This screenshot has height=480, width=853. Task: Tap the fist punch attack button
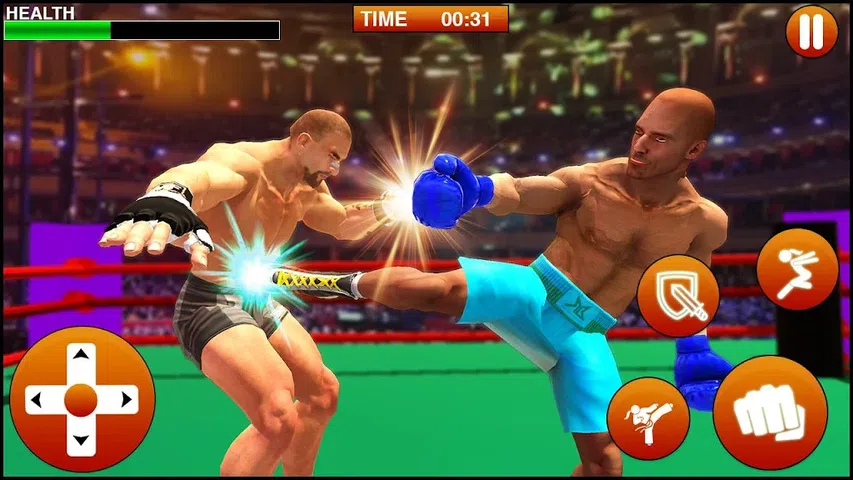coord(770,412)
